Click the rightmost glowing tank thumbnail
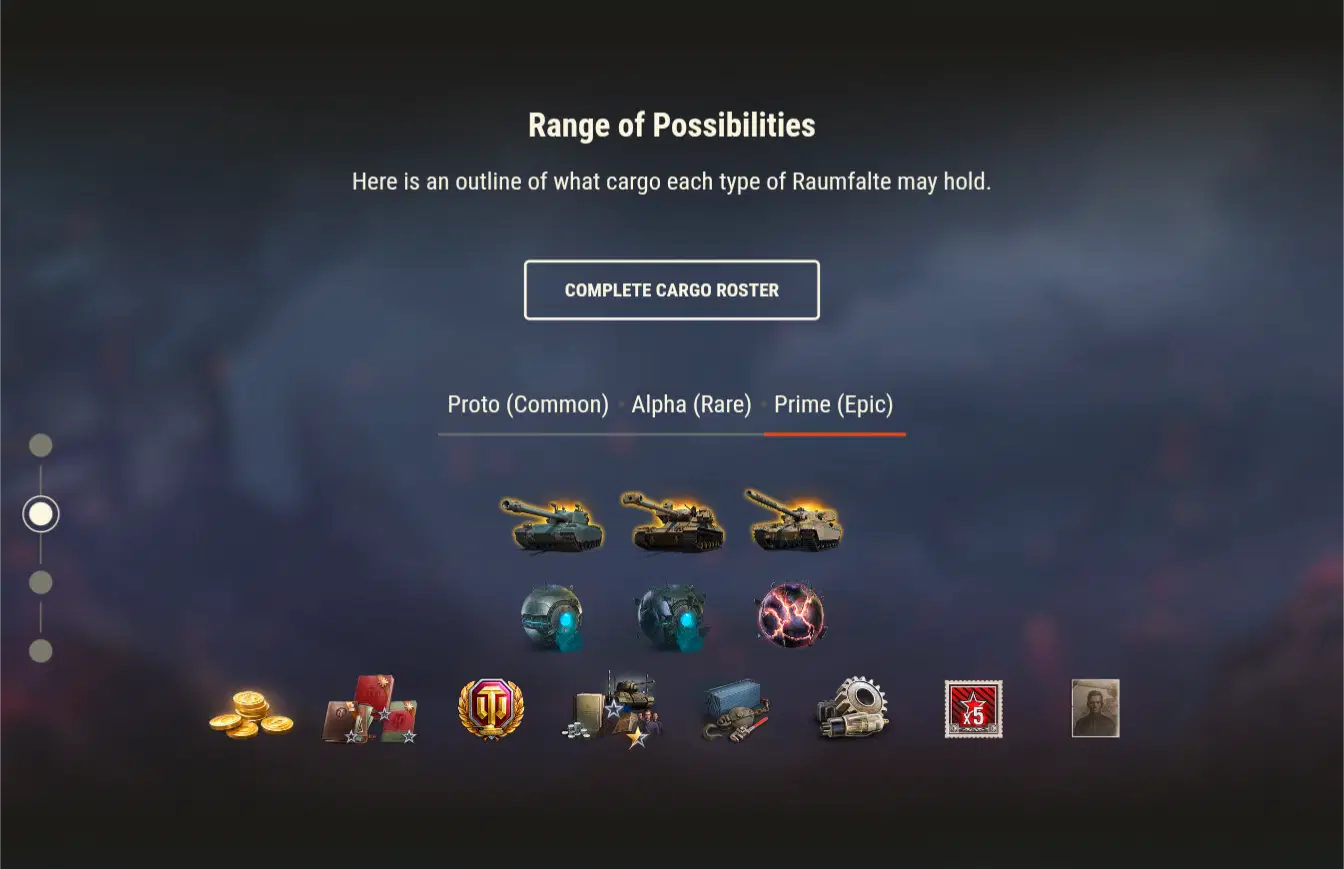The height and width of the screenshot is (869, 1344). (x=793, y=520)
